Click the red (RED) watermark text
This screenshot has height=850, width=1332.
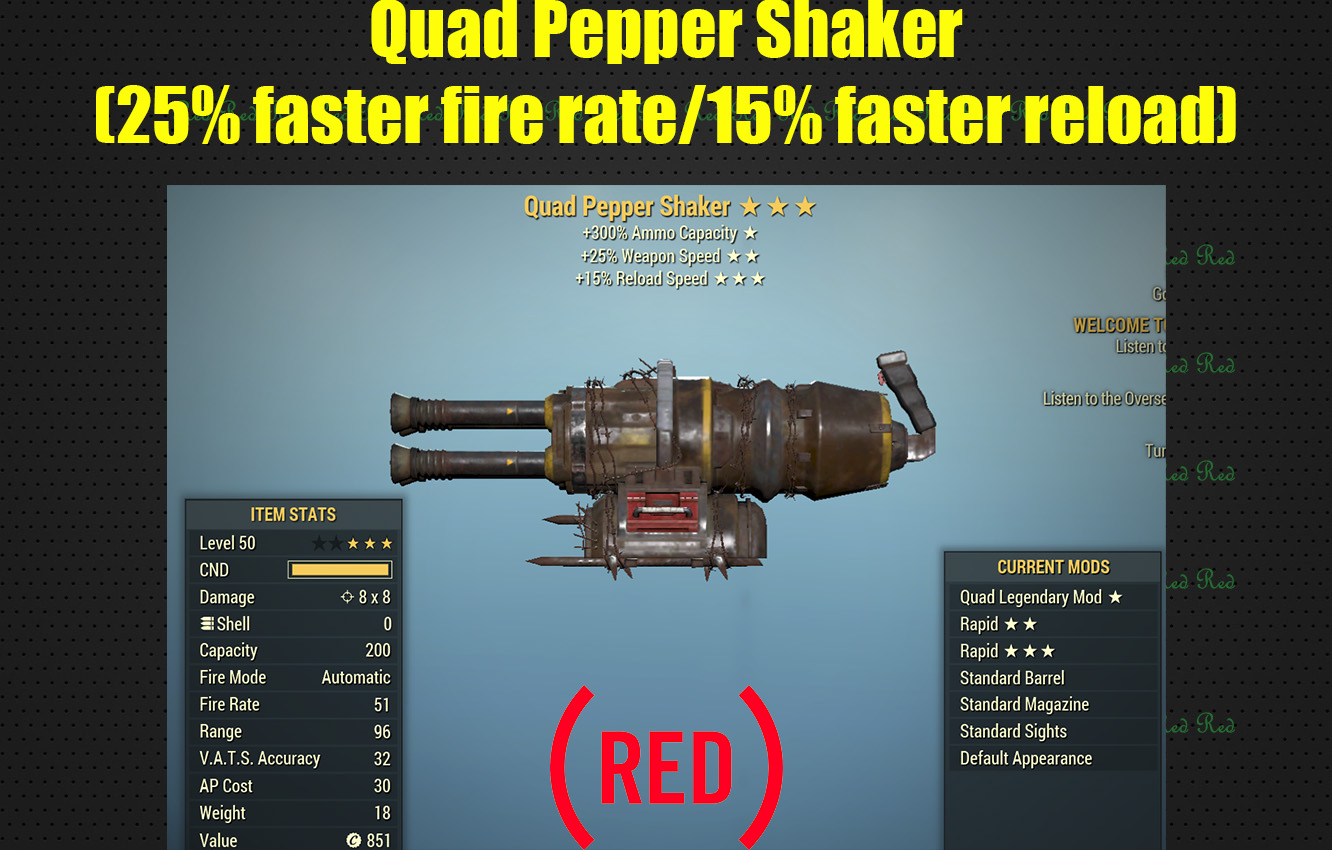tap(666, 765)
